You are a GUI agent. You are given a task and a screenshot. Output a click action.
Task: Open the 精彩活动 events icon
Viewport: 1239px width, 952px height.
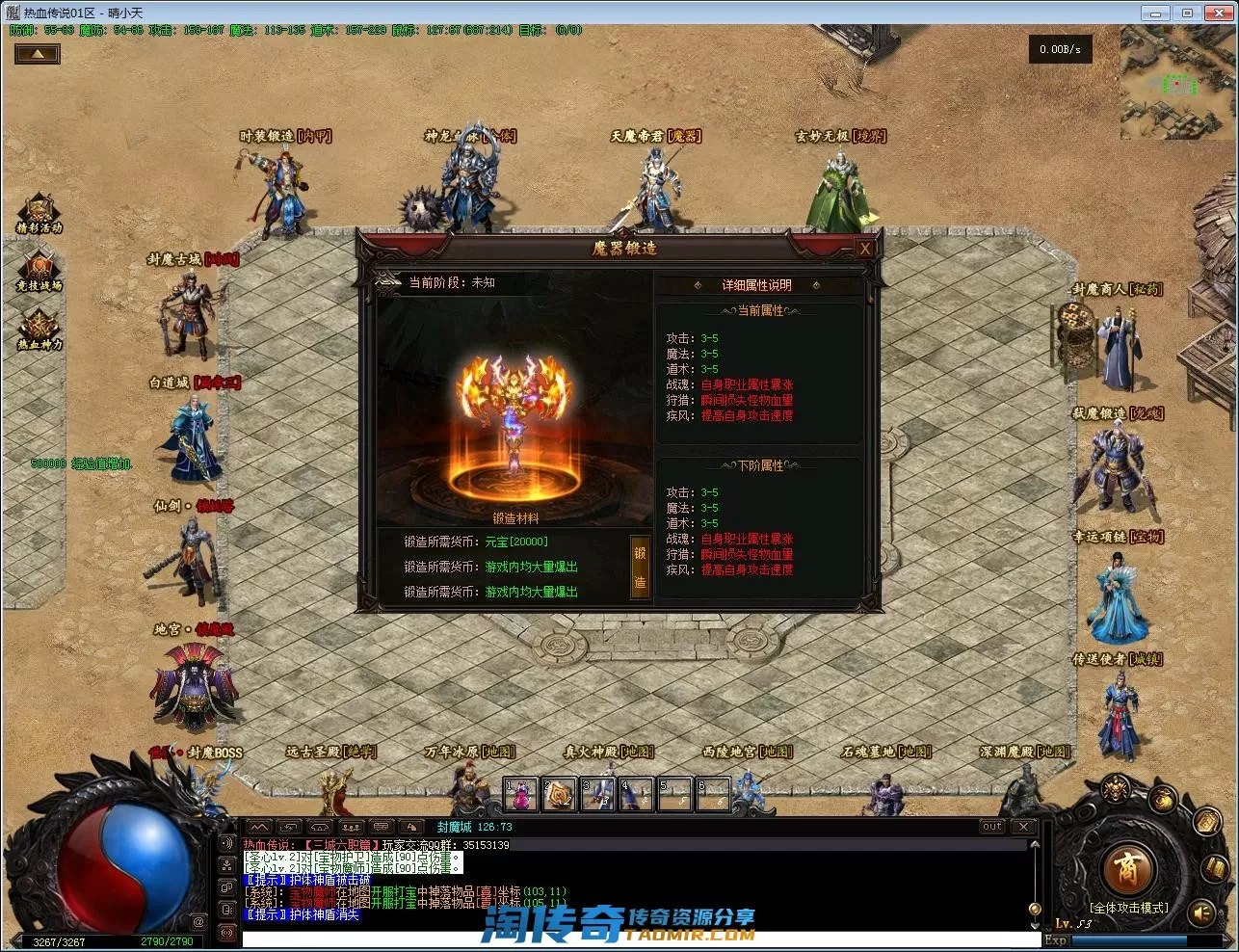pos(40,212)
